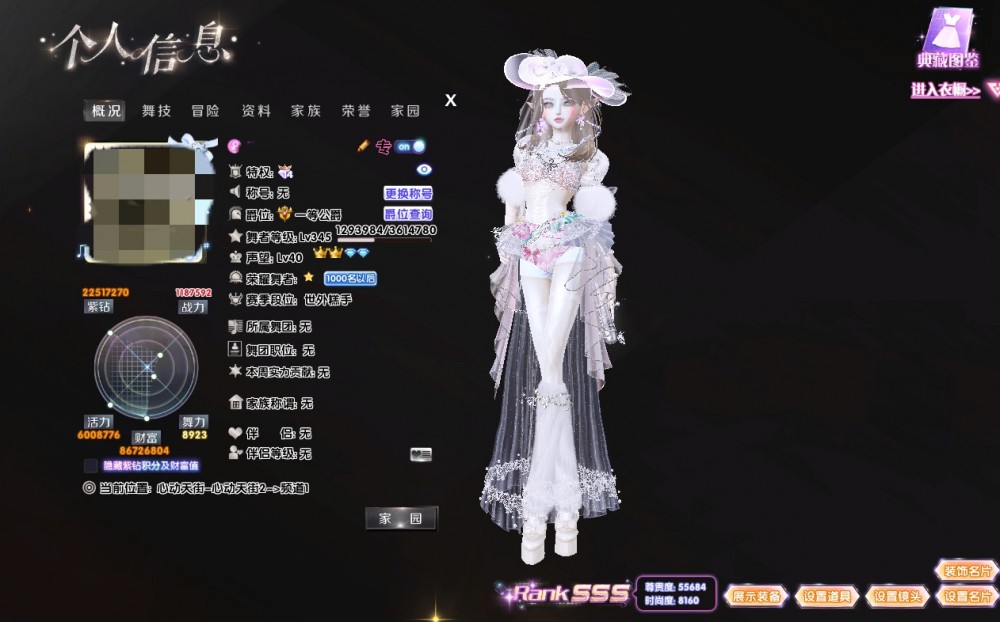The width and height of the screenshot is (1000, 622).
Task: Click the 展示装备 button
Action: tap(757, 596)
